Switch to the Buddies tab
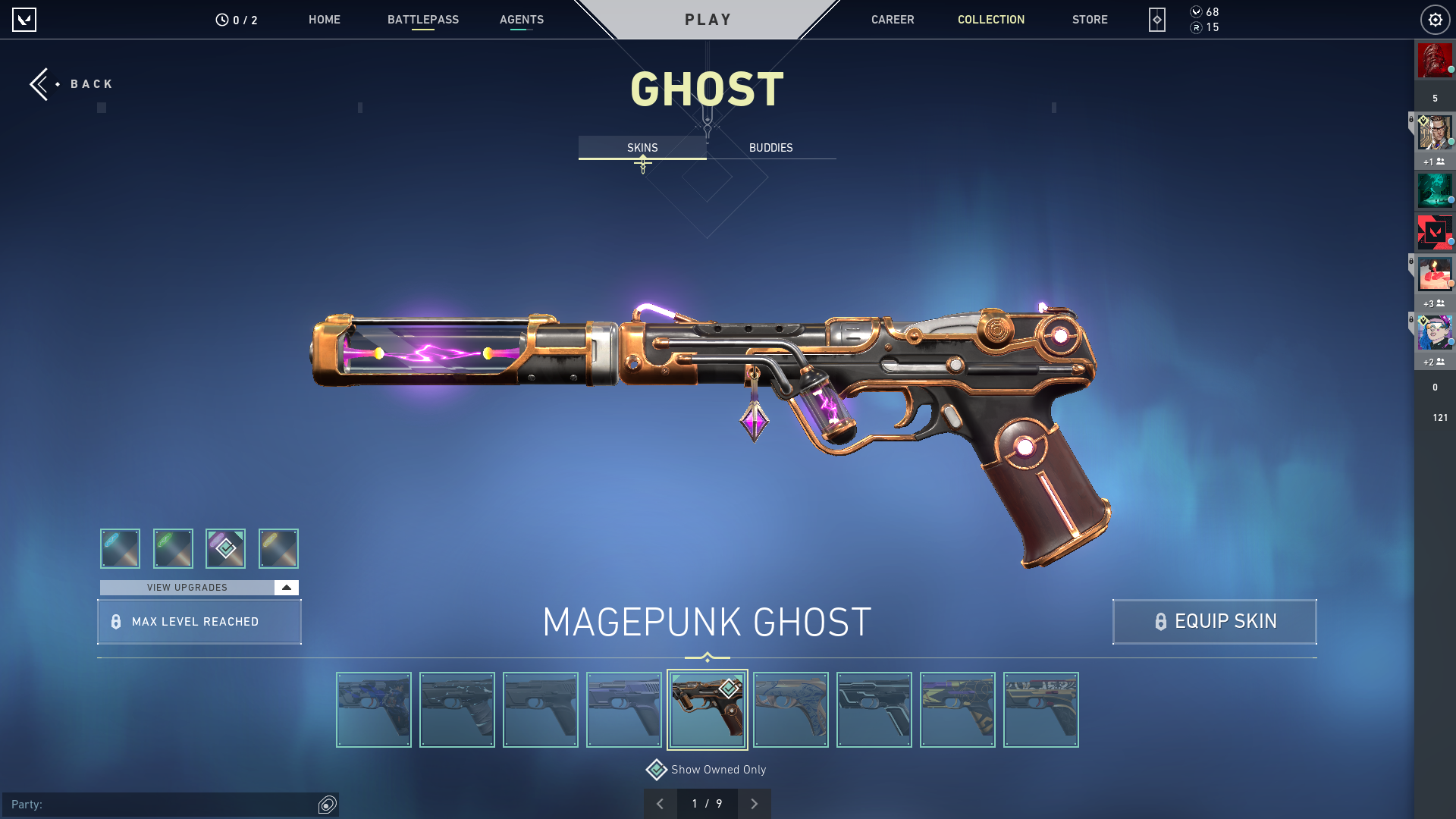The width and height of the screenshot is (1456, 819). pos(770,148)
